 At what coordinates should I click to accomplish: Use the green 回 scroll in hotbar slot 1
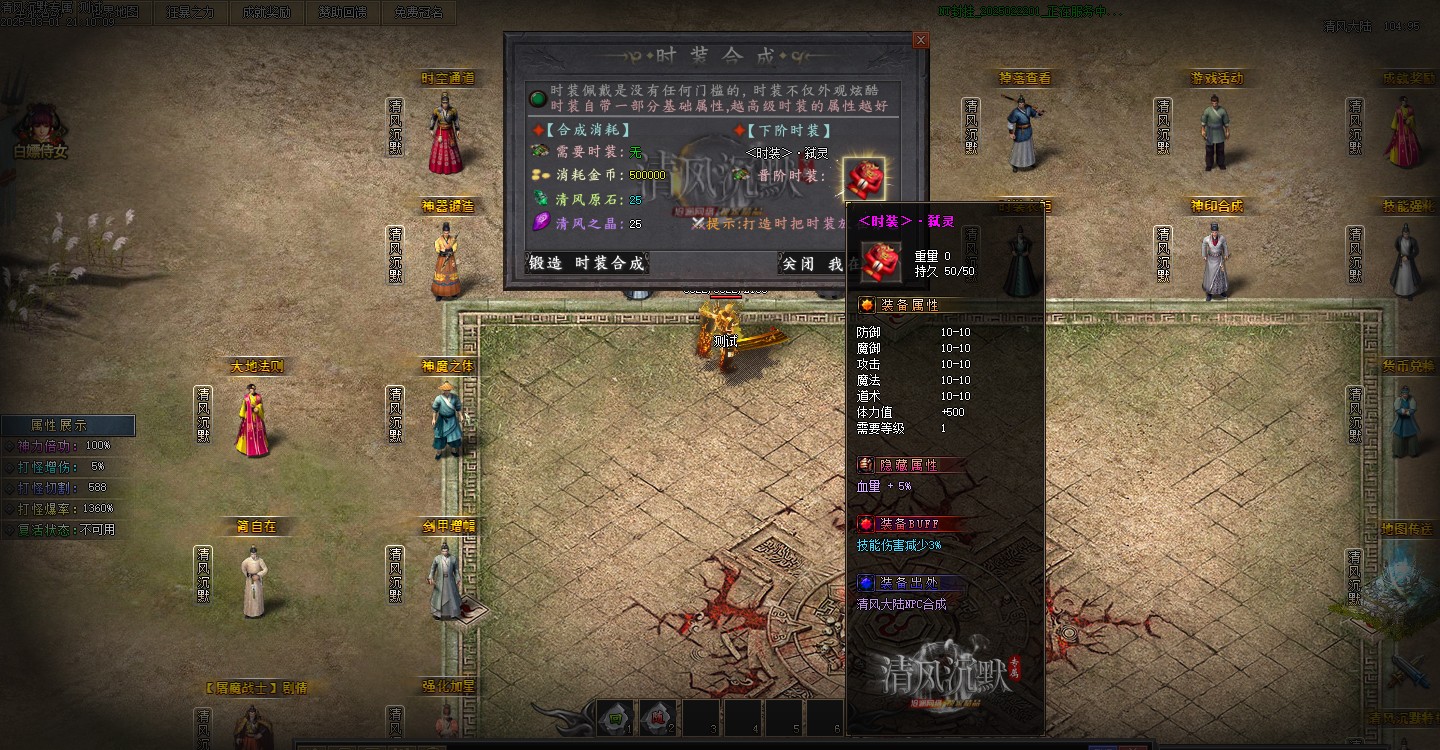point(618,717)
